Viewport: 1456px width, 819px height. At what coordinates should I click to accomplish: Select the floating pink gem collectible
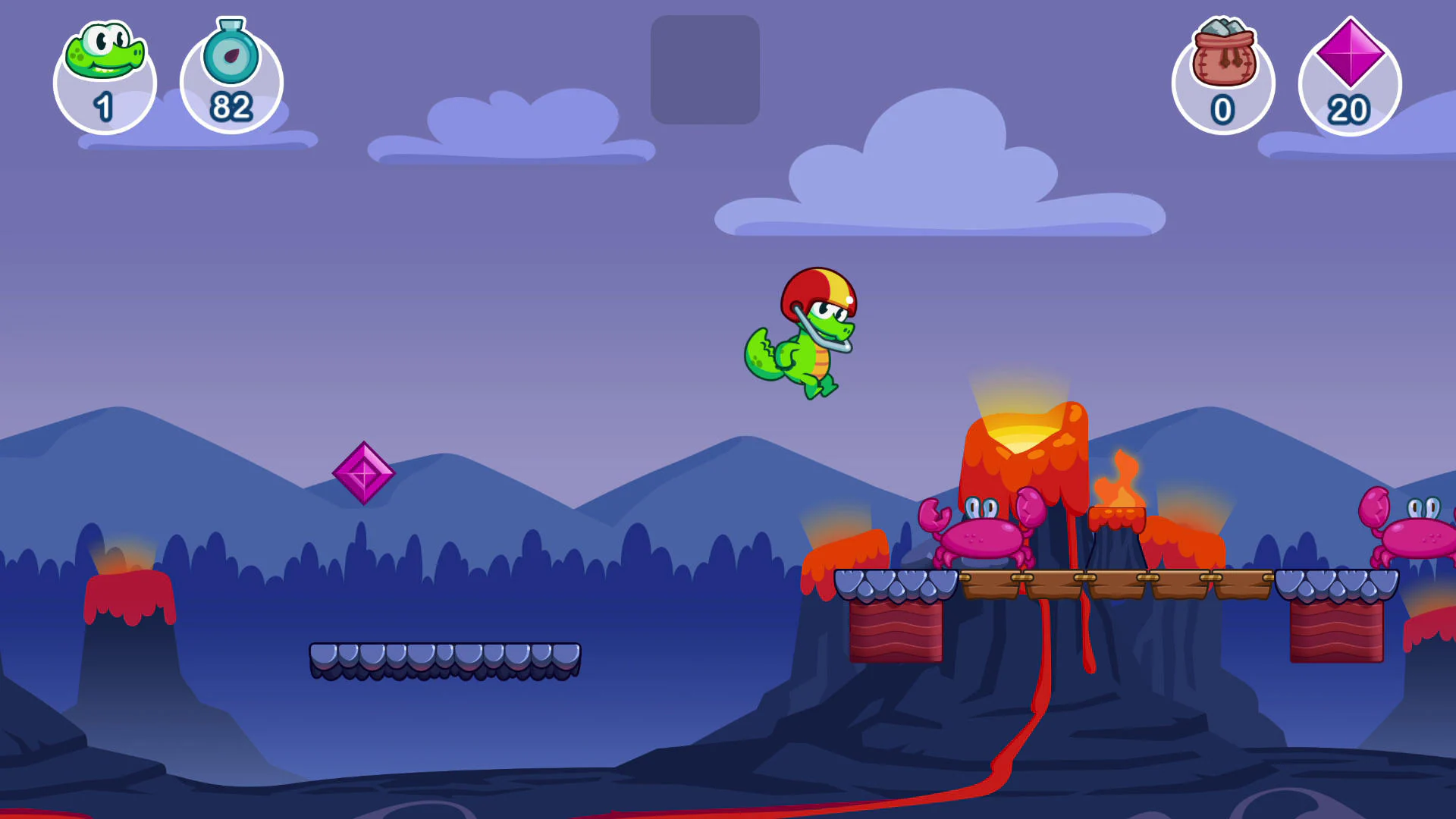pos(366,472)
